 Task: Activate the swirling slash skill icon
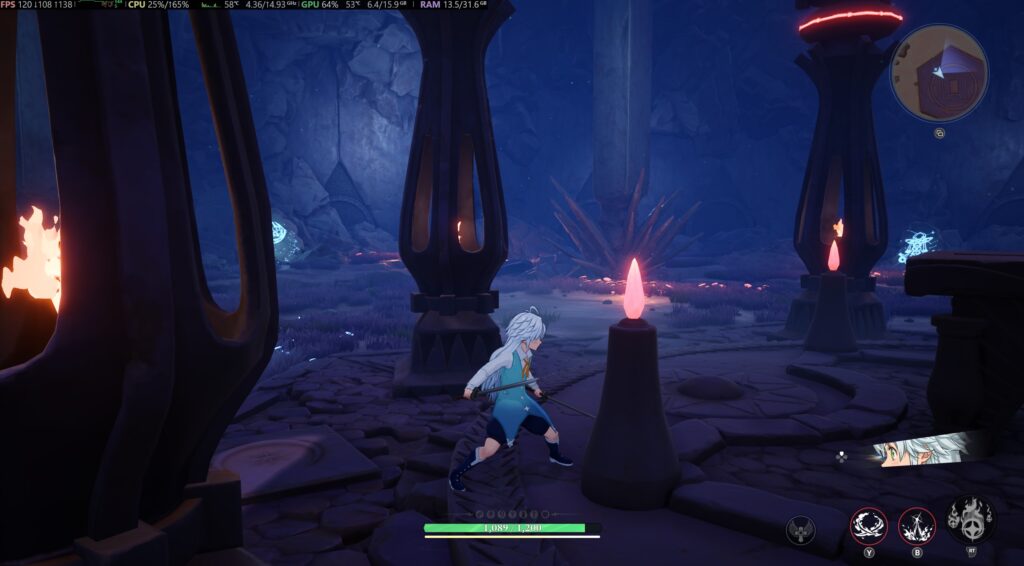pos(868,524)
